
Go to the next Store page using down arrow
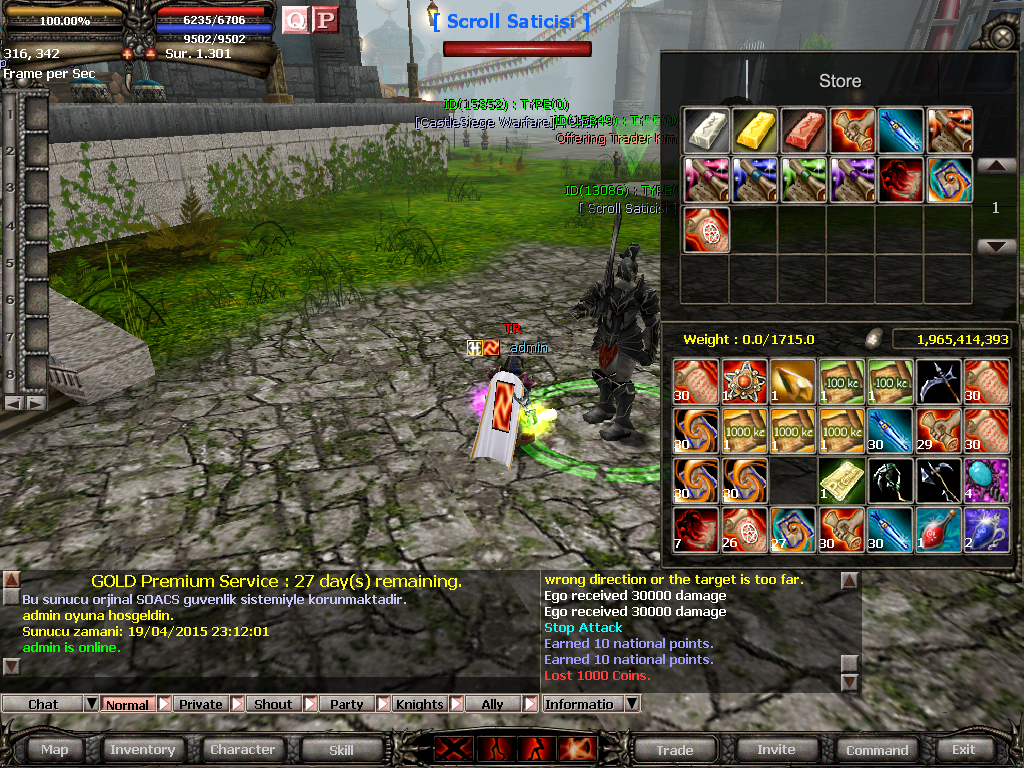pos(996,247)
